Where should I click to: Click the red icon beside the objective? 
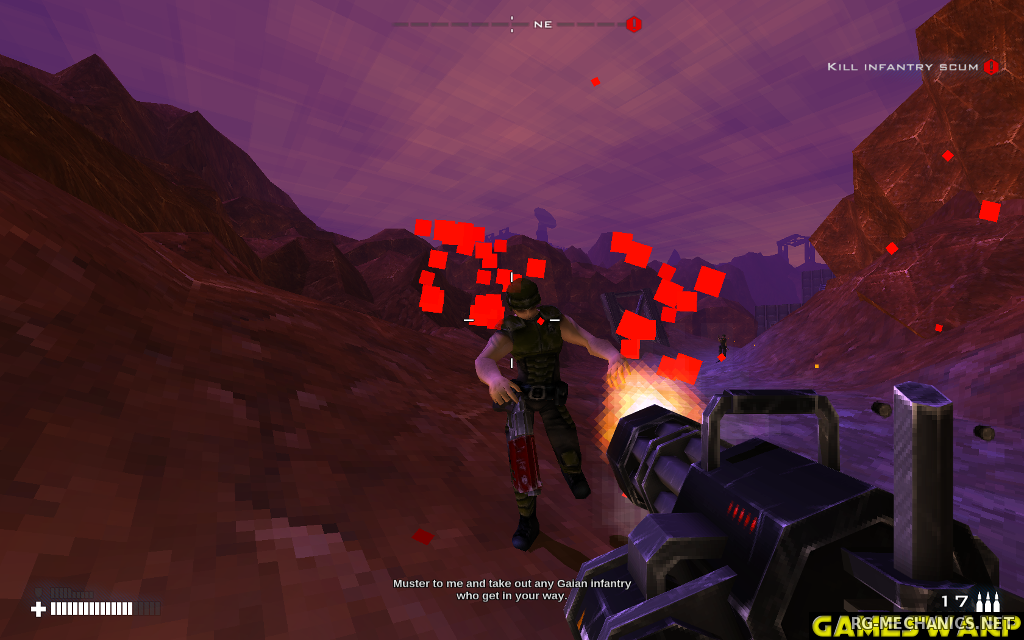(x=991, y=67)
